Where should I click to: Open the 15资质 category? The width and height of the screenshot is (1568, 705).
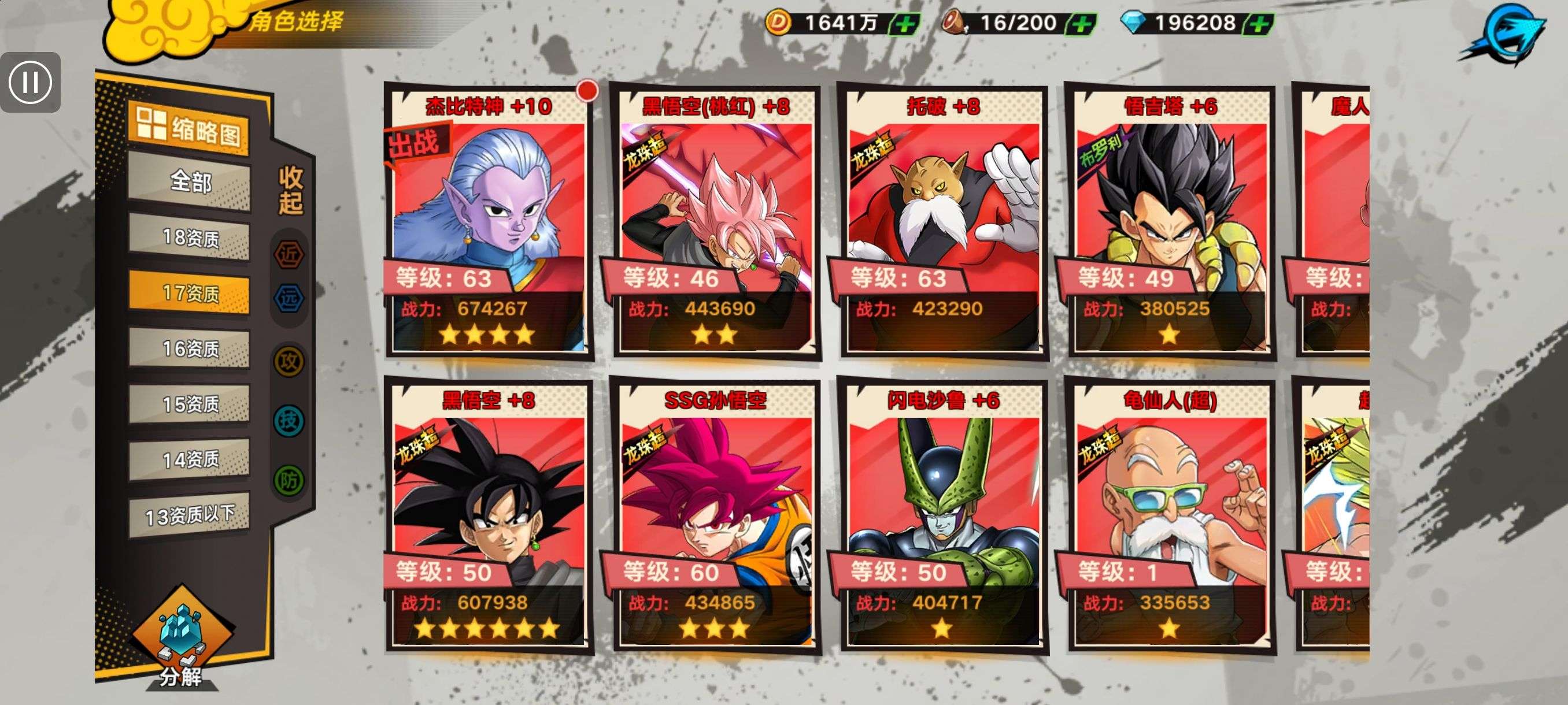coord(190,404)
